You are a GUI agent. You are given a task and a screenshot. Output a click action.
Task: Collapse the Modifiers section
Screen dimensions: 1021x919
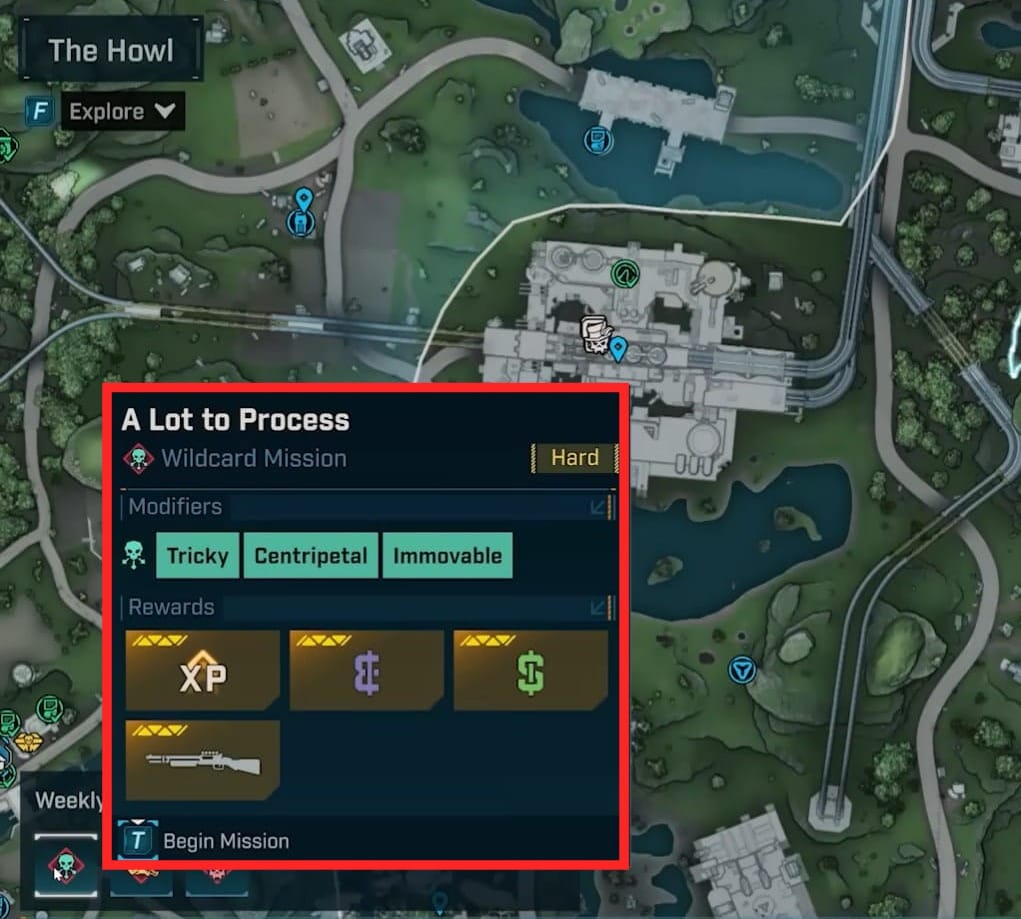[599, 507]
